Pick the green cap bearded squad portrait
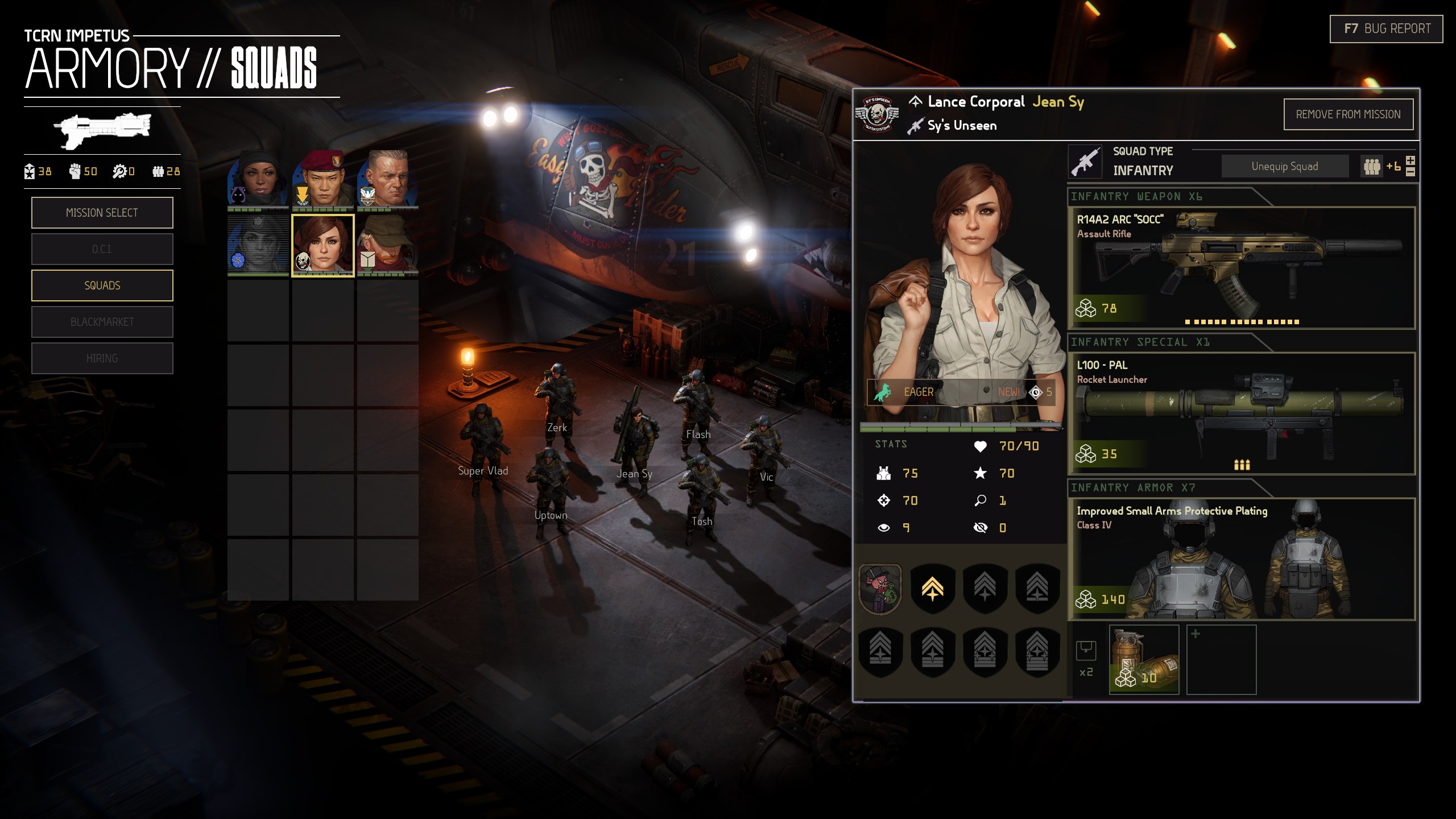1456x819 pixels. pyautogui.click(x=387, y=245)
